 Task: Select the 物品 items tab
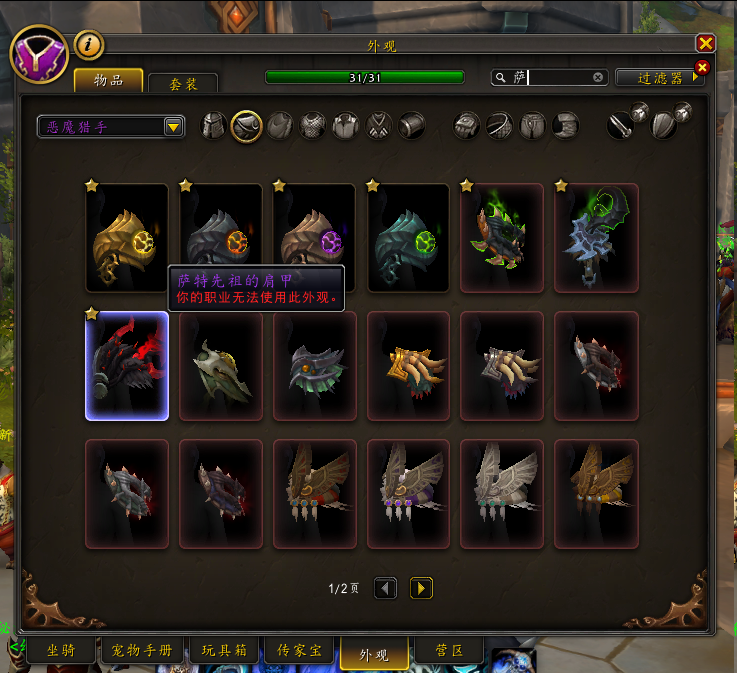[109, 80]
